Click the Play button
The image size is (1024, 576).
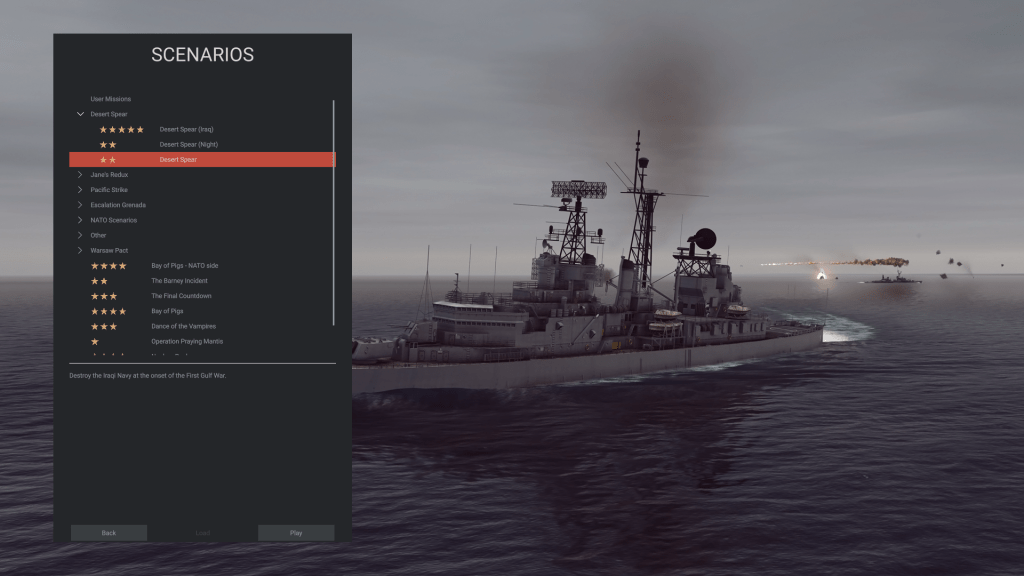click(x=296, y=533)
